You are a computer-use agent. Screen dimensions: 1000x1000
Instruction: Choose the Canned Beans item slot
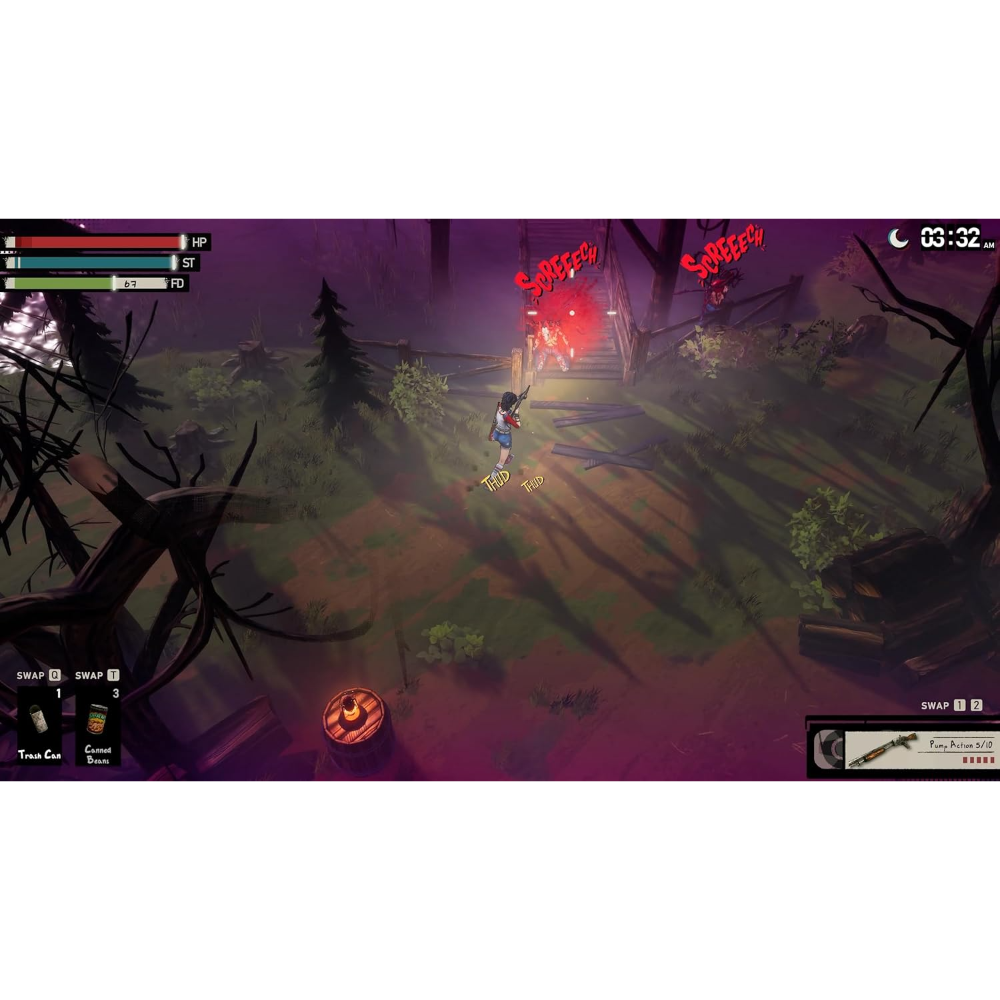click(98, 725)
